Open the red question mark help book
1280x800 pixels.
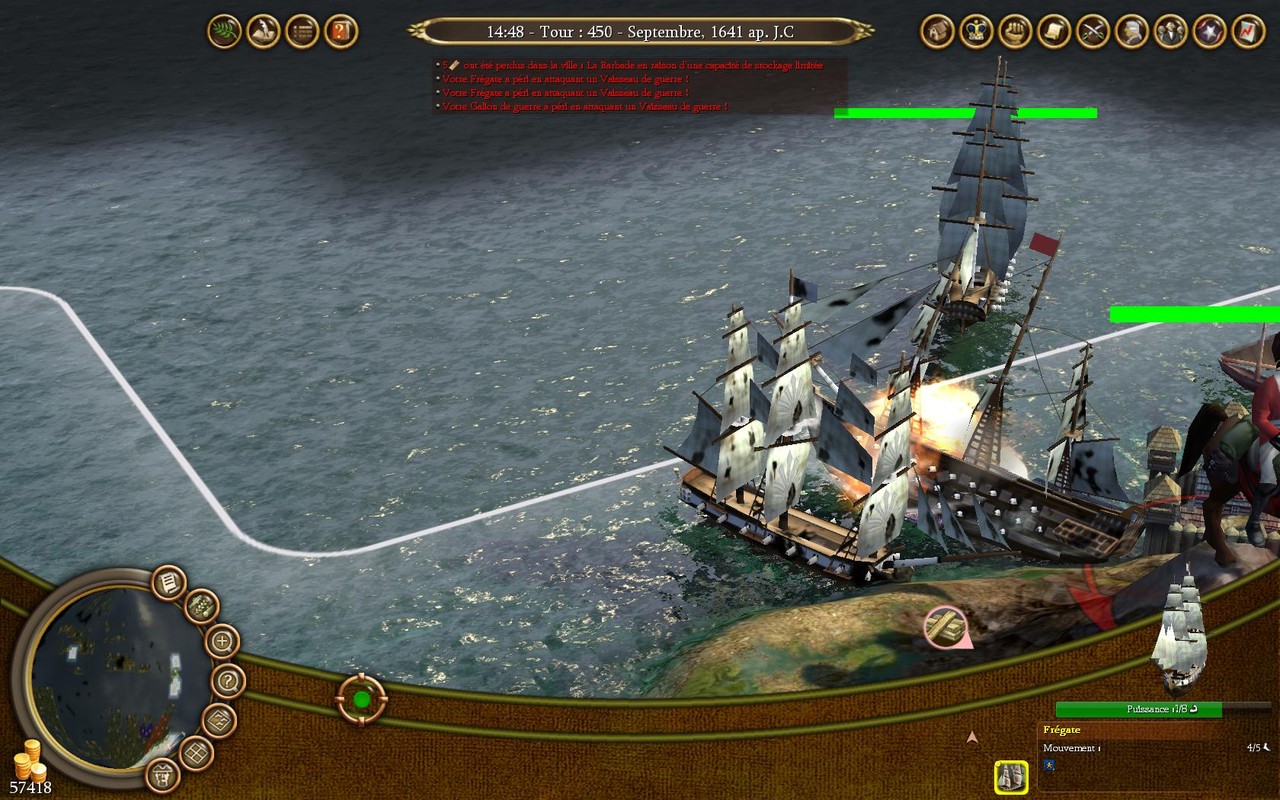[x=341, y=31]
